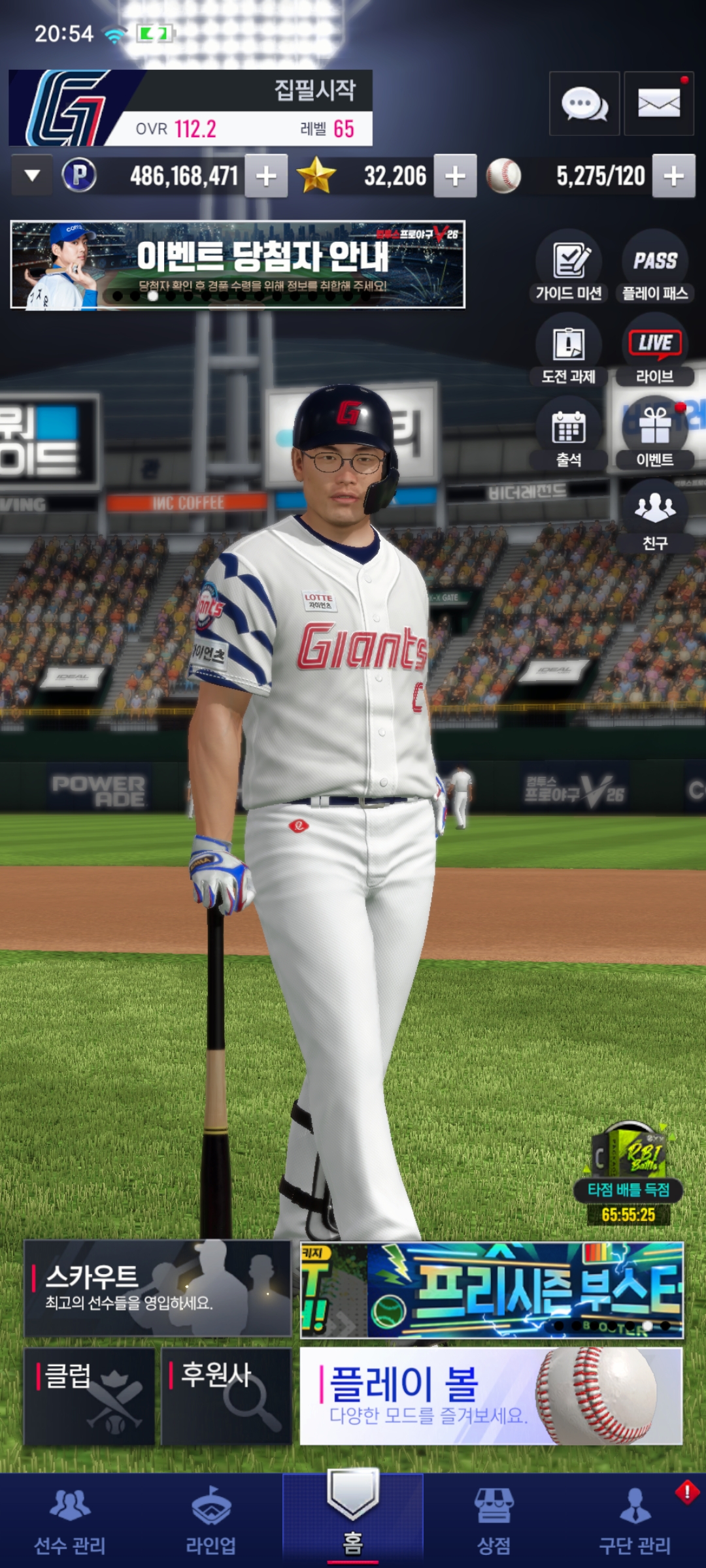
Task: Expand the currency dropdown arrow
Action: (32, 176)
